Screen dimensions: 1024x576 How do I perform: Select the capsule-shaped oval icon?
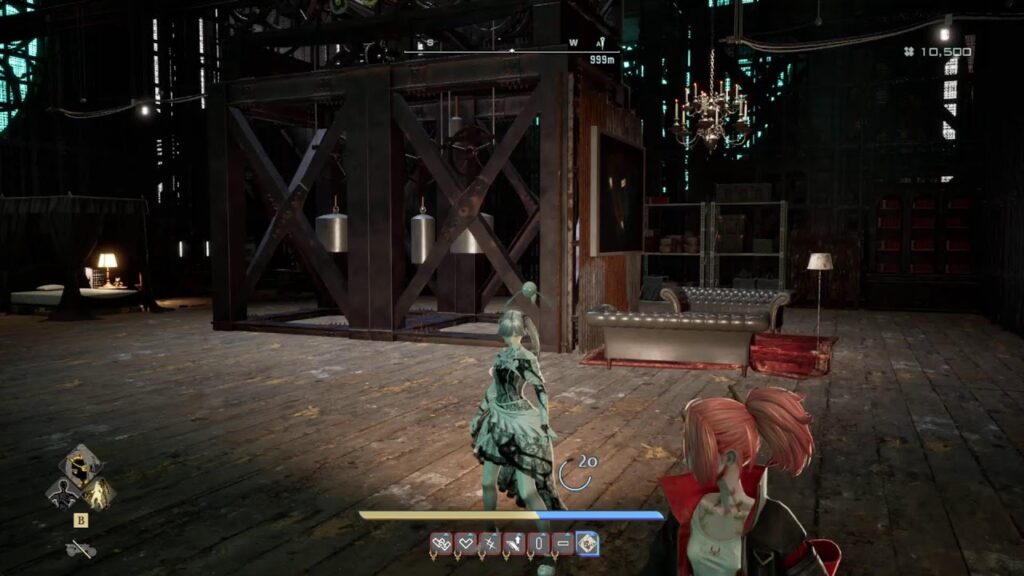539,543
